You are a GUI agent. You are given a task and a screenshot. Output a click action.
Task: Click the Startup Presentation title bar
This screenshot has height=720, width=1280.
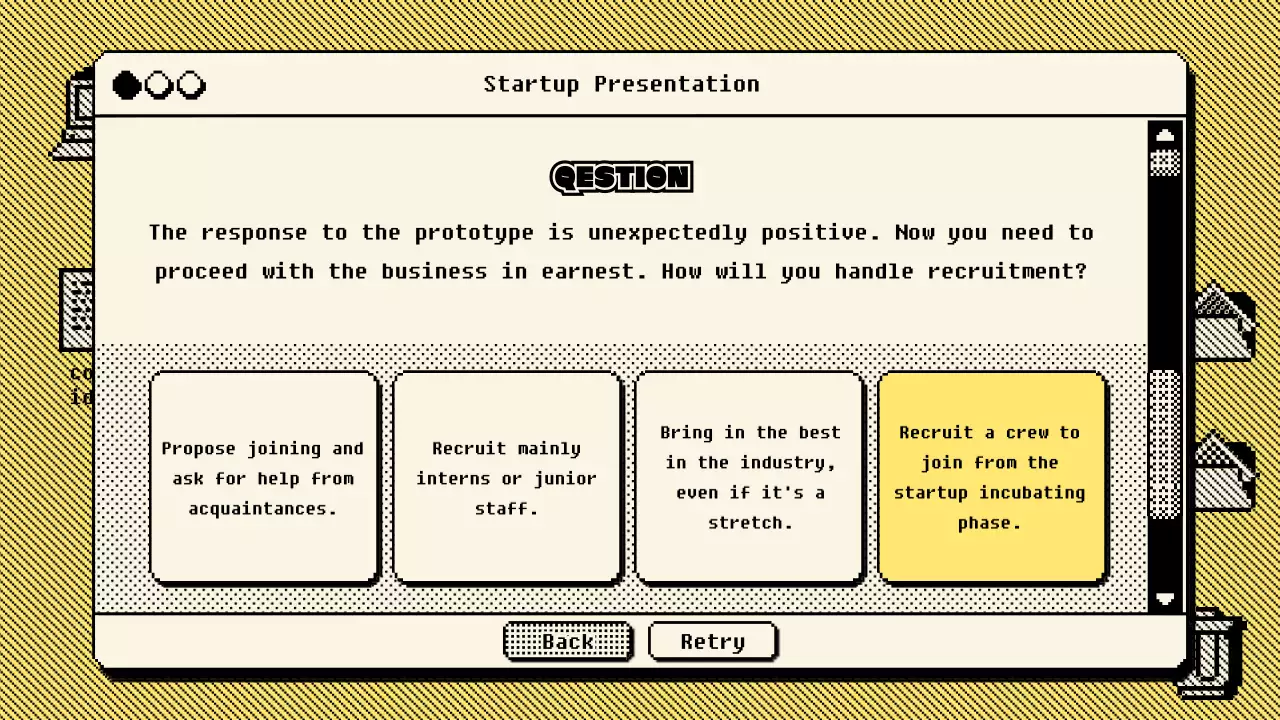coord(621,84)
